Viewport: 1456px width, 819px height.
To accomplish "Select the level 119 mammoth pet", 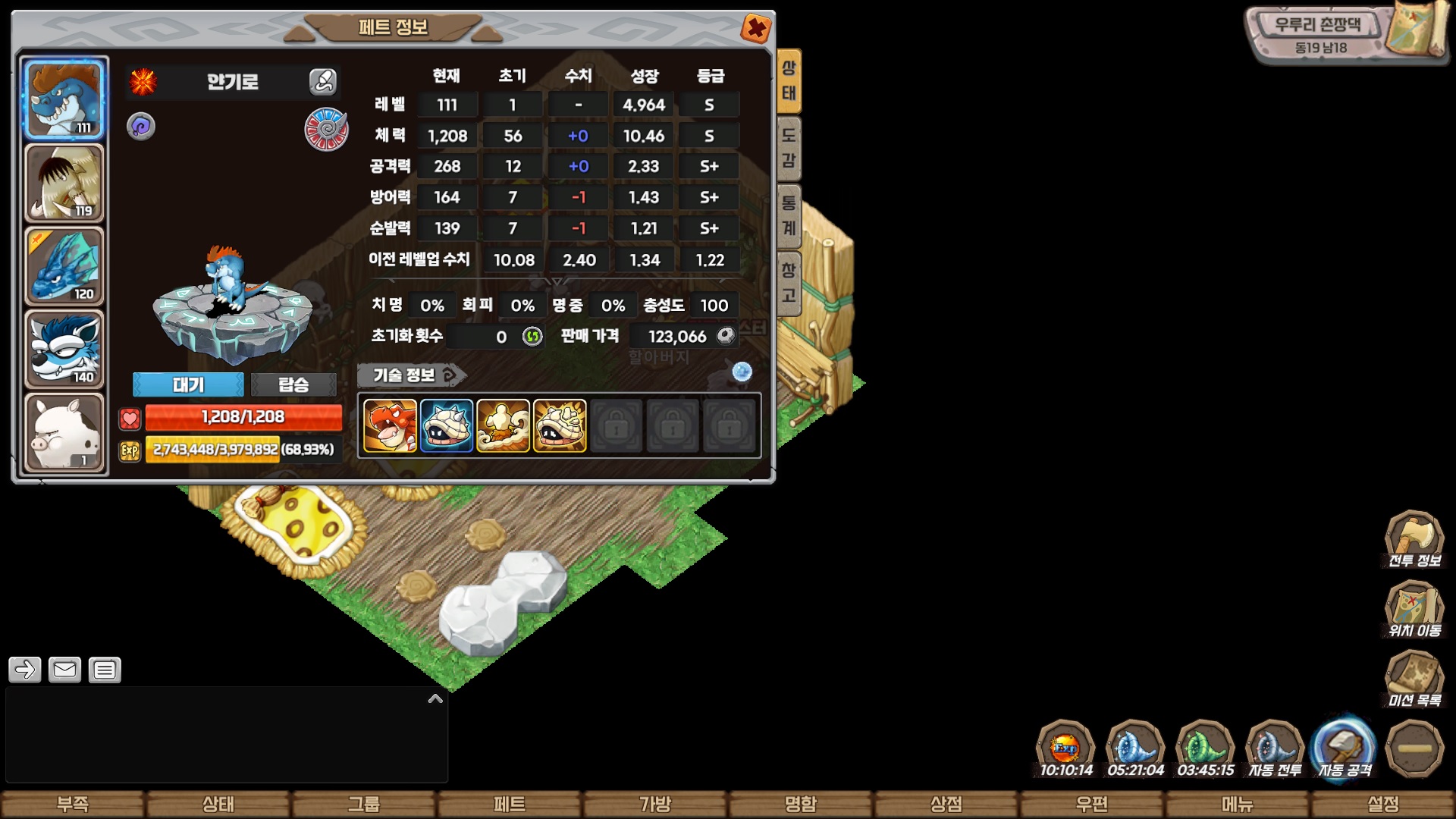I will click(x=64, y=183).
